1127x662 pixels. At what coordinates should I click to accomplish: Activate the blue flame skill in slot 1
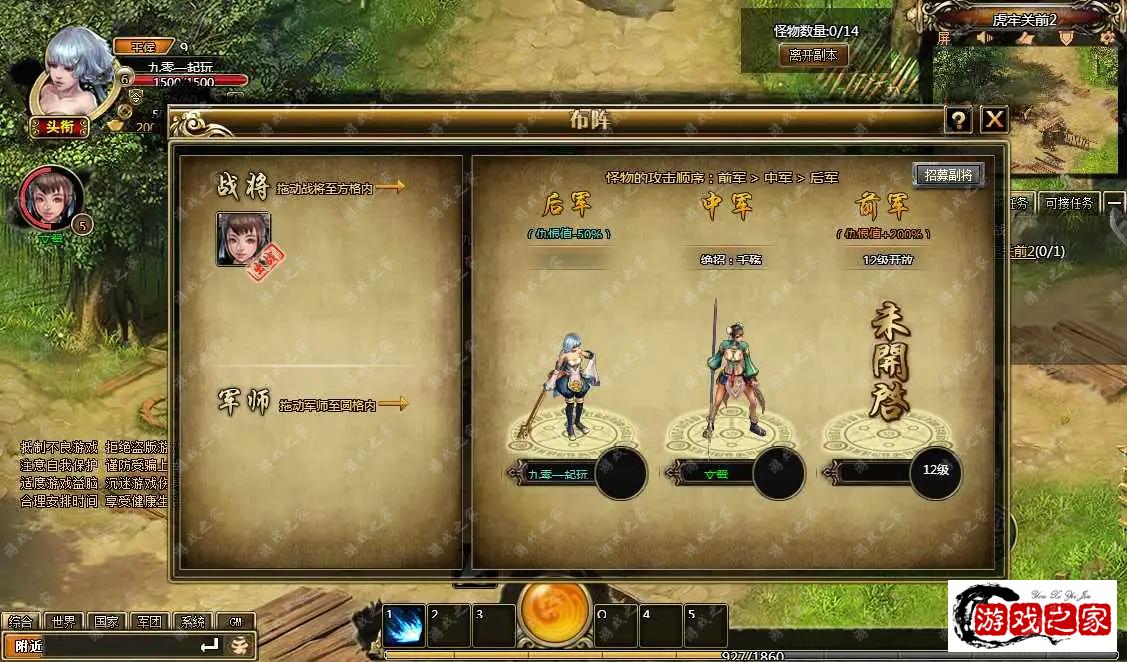click(x=403, y=626)
